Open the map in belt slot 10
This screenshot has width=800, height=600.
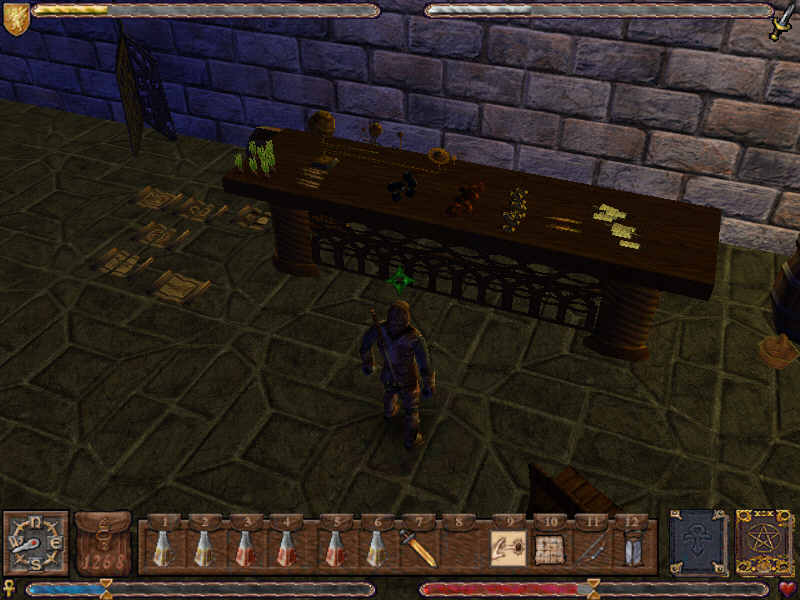[549, 548]
